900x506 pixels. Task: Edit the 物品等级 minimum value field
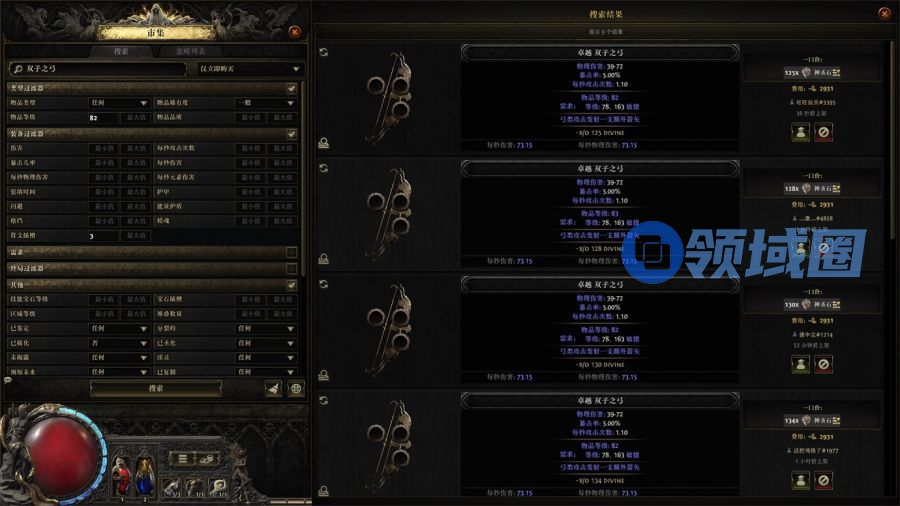[x=104, y=117]
